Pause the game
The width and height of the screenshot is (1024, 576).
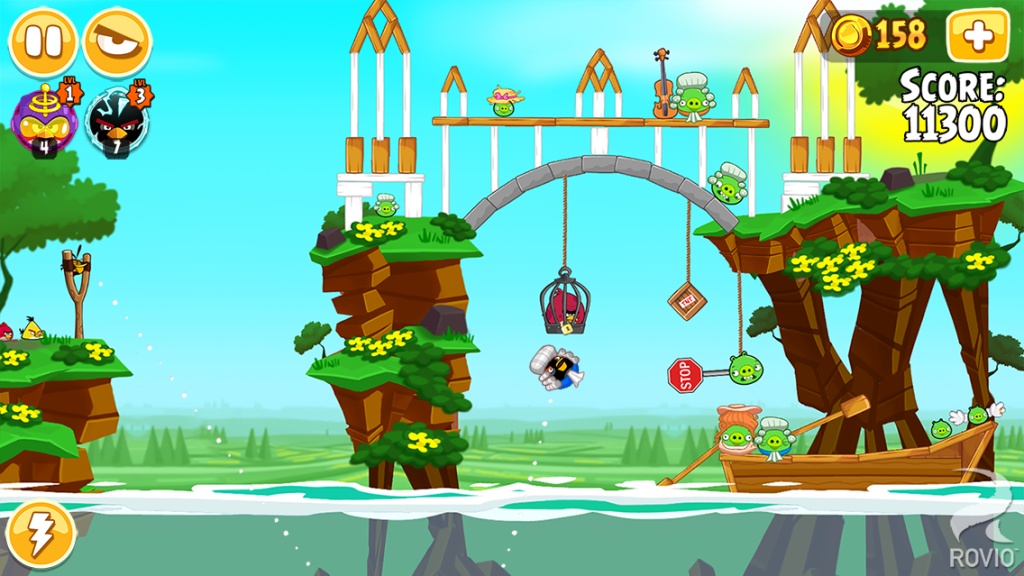click(43, 42)
